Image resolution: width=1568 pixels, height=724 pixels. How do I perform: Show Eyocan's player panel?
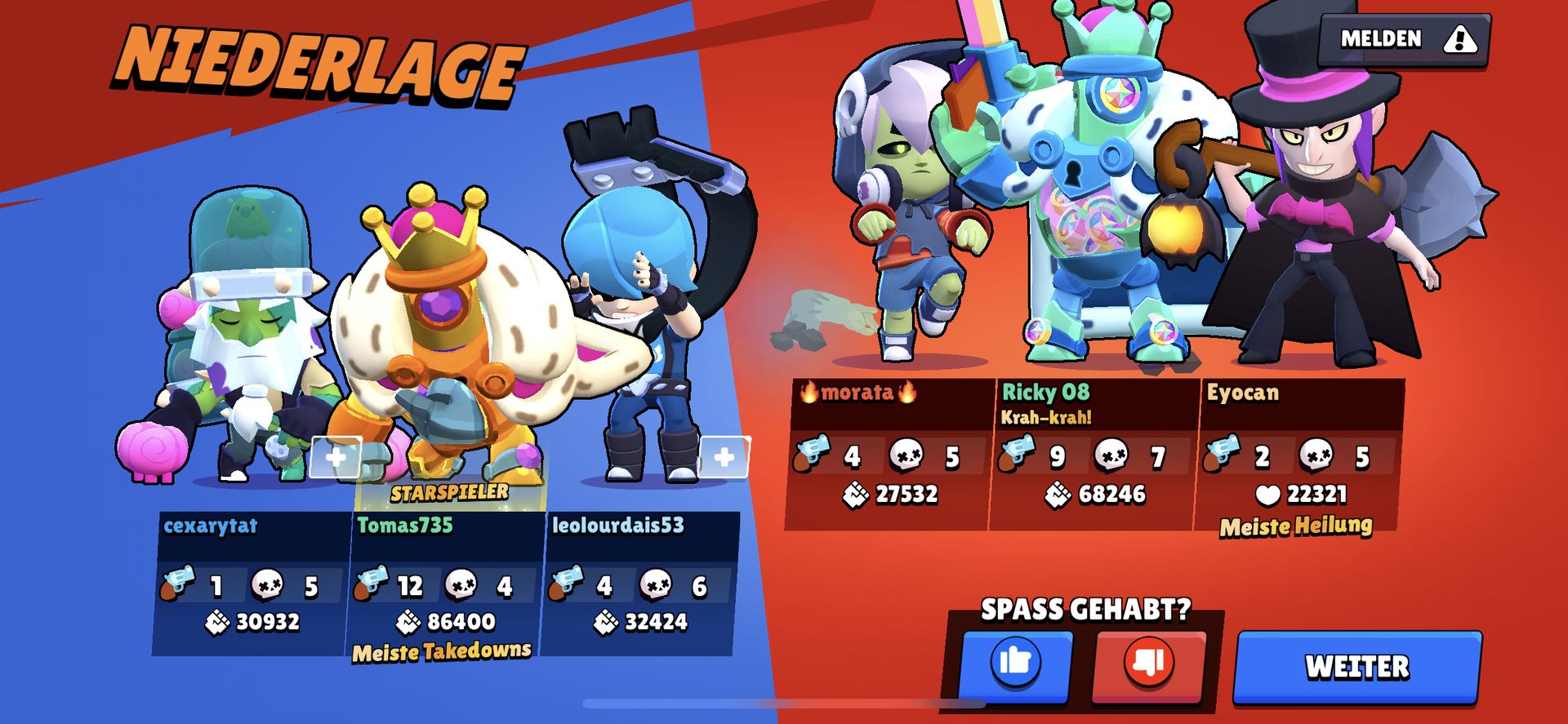(1298, 454)
